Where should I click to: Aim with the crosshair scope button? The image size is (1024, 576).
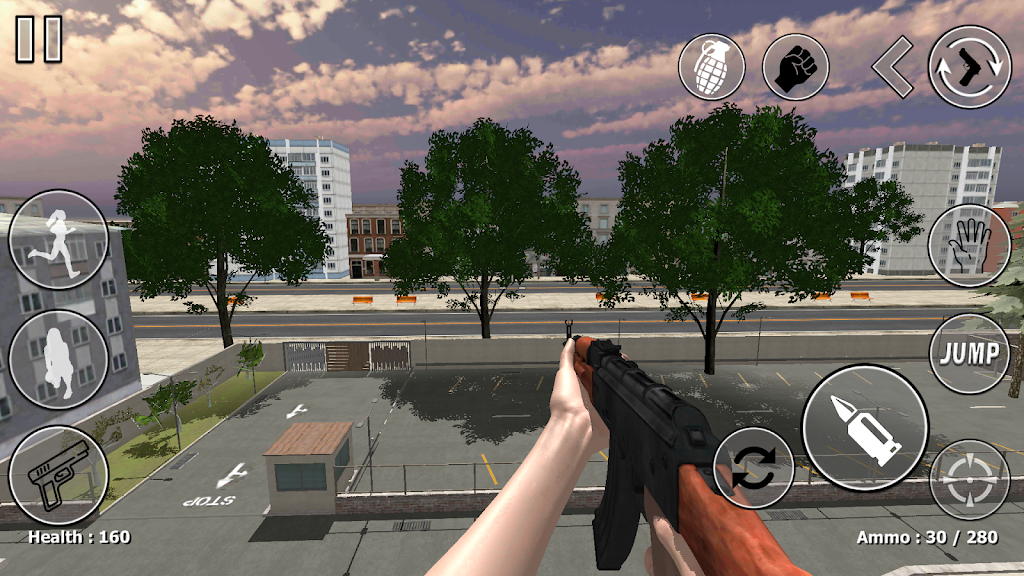point(969,480)
